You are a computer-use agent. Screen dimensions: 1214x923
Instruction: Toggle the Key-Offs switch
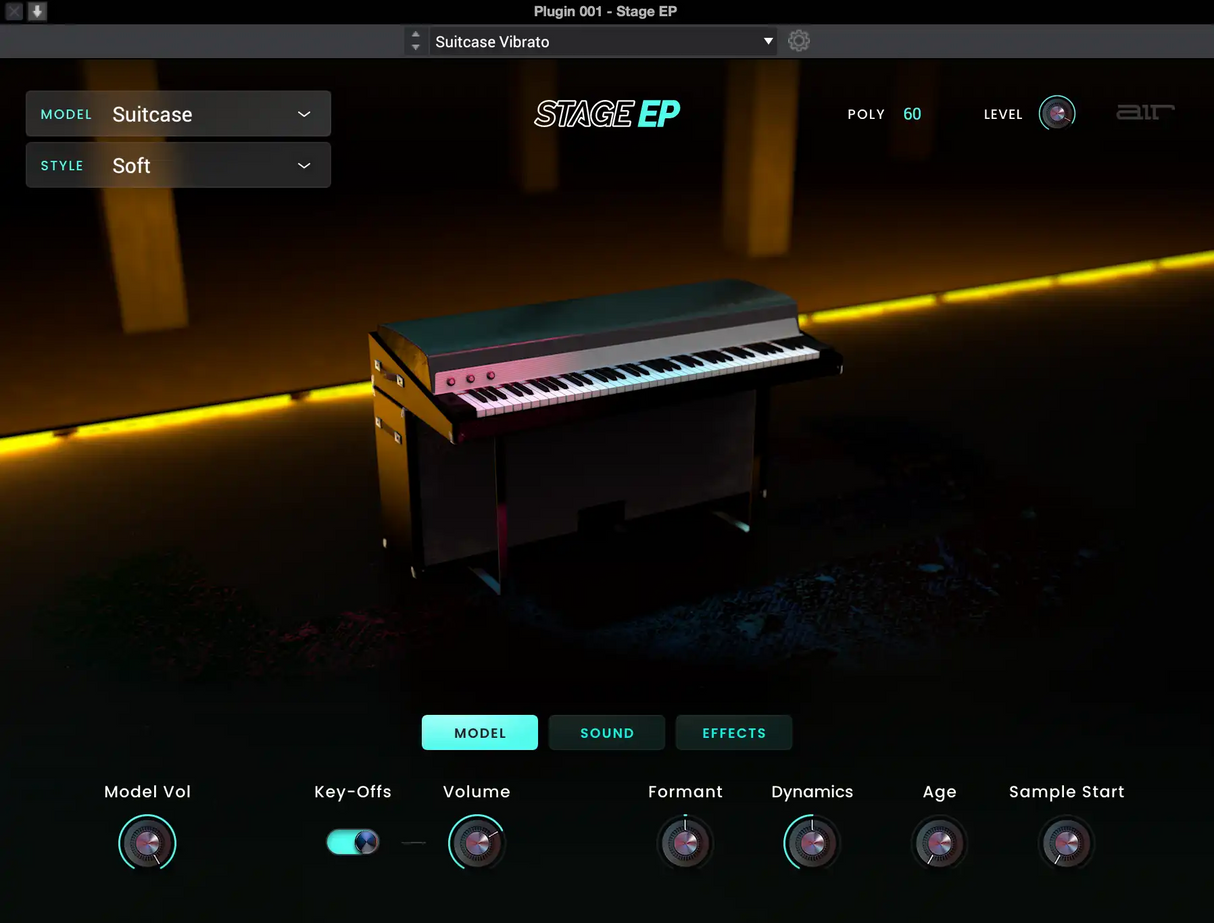click(x=353, y=842)
